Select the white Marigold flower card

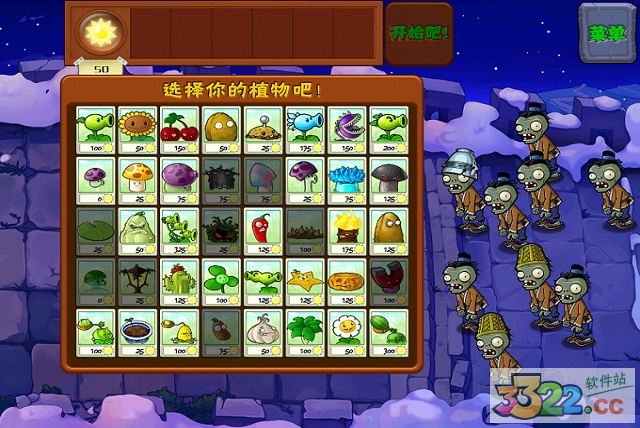(x=346, y=333)
